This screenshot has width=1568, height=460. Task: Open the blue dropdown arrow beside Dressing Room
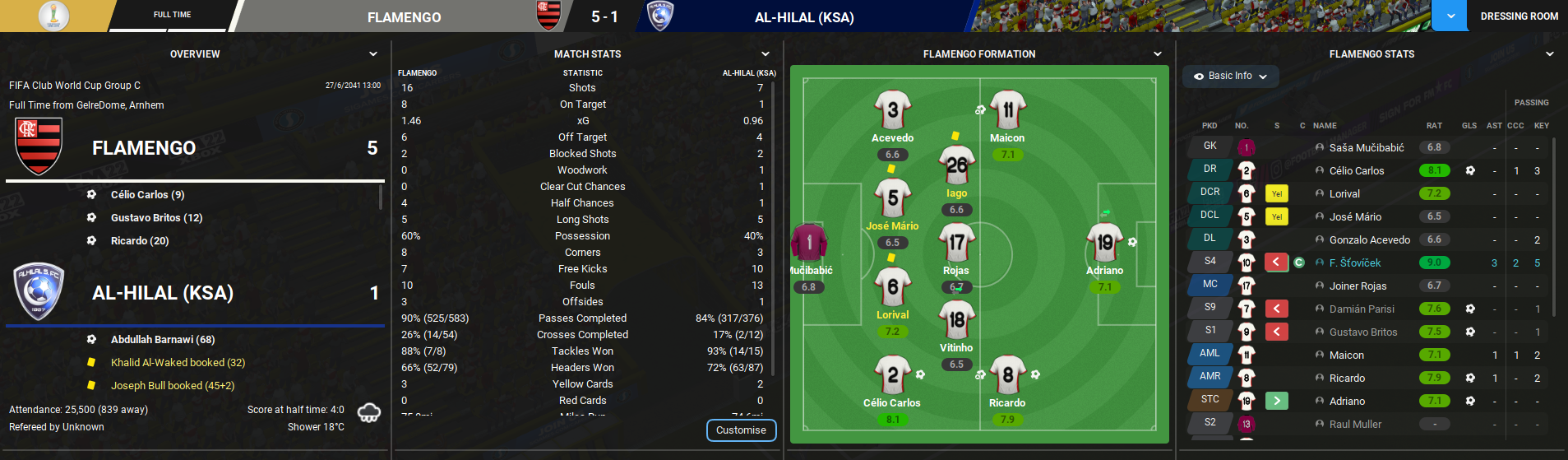tap(1450, 16)
